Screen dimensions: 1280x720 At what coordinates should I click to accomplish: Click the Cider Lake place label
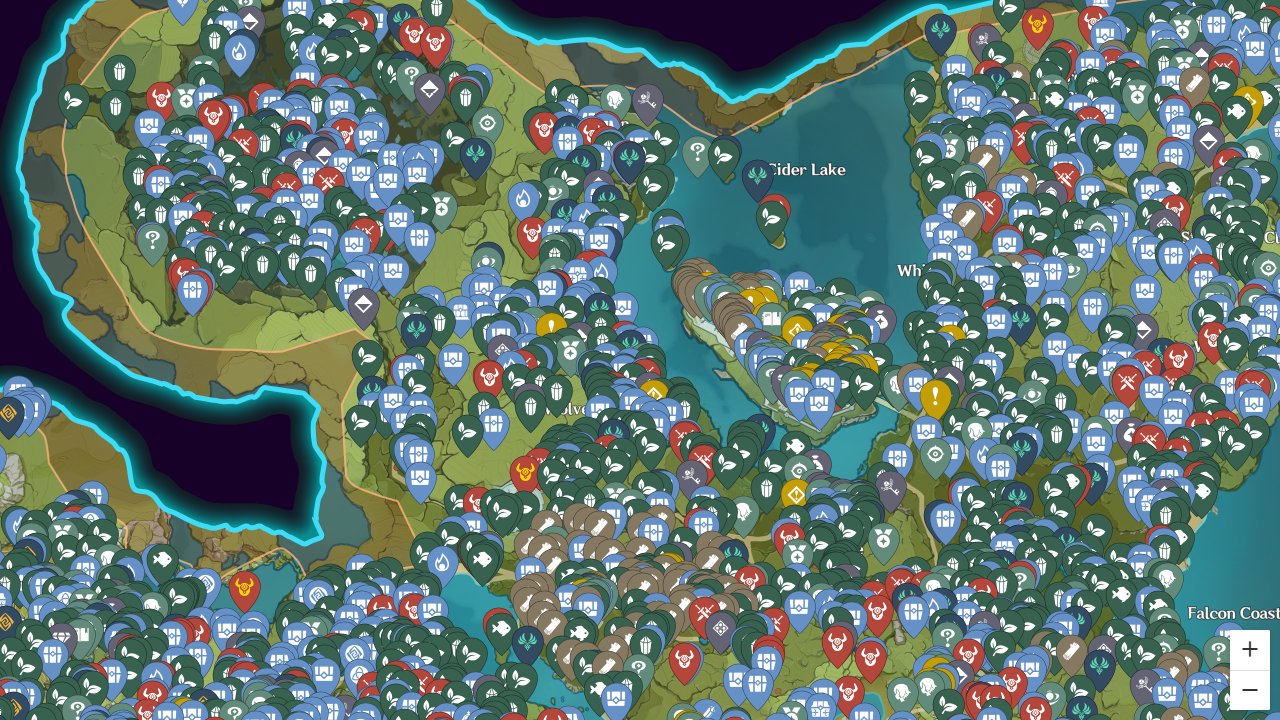[x=806, y=170]
